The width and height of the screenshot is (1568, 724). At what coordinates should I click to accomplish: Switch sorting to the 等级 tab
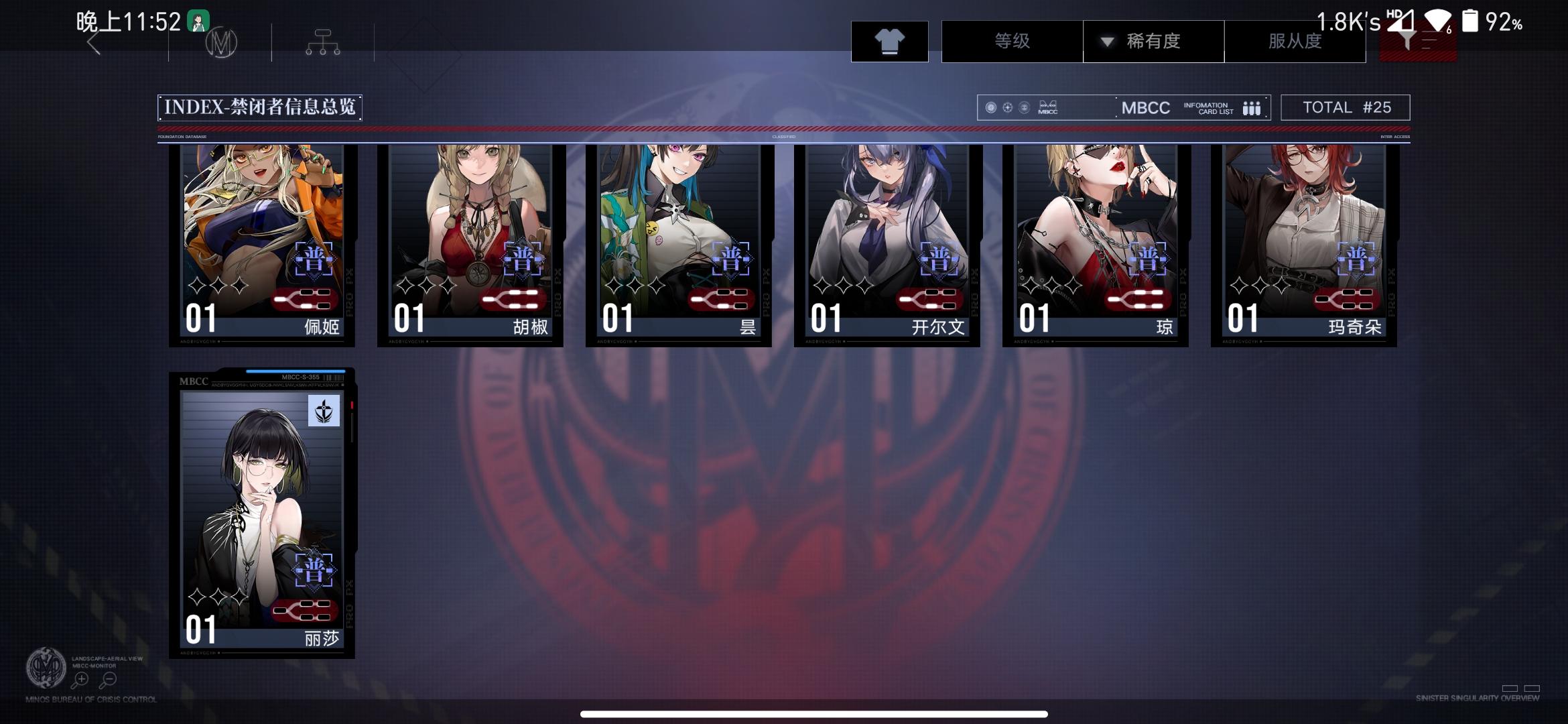(x=1012, y=41)
